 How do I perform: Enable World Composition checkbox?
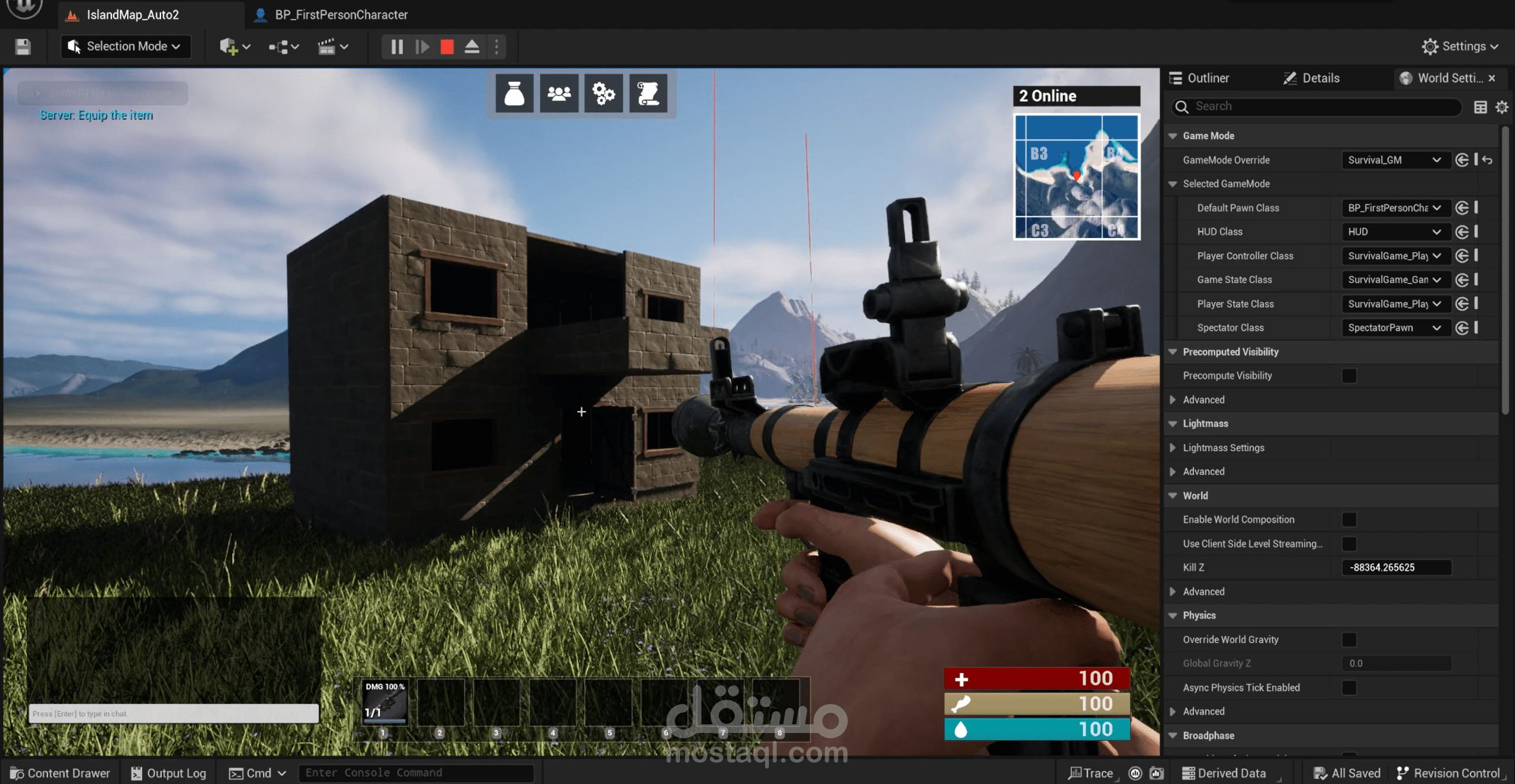[1349, 519]
